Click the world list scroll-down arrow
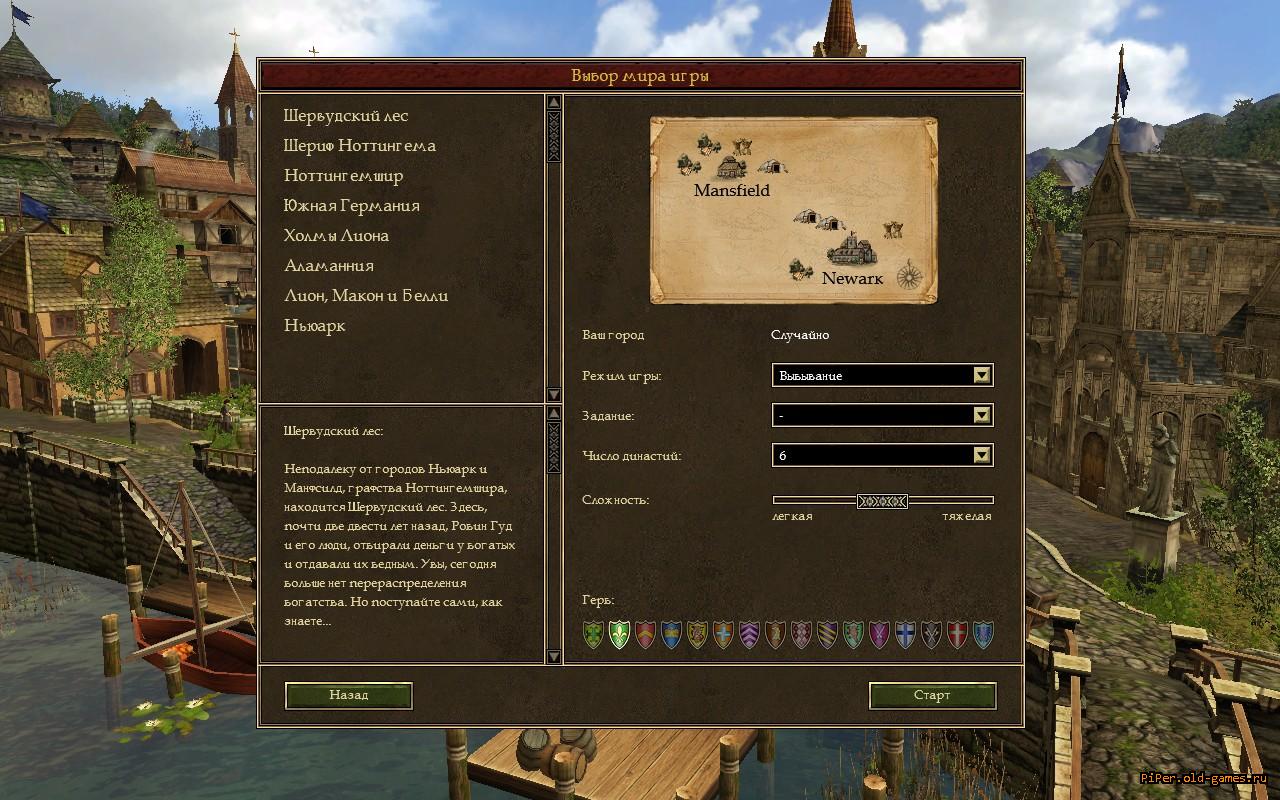 click(553, 394)
